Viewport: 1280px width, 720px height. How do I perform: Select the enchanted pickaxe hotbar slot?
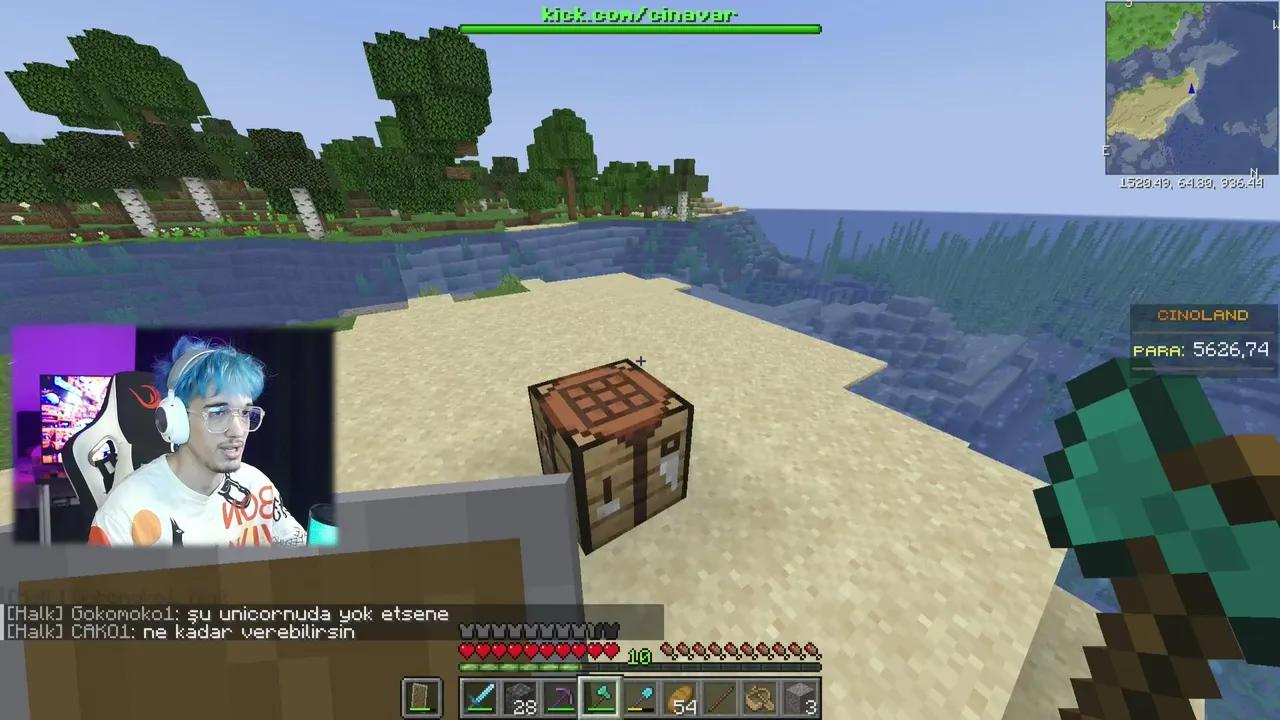[x=560, y=697]
